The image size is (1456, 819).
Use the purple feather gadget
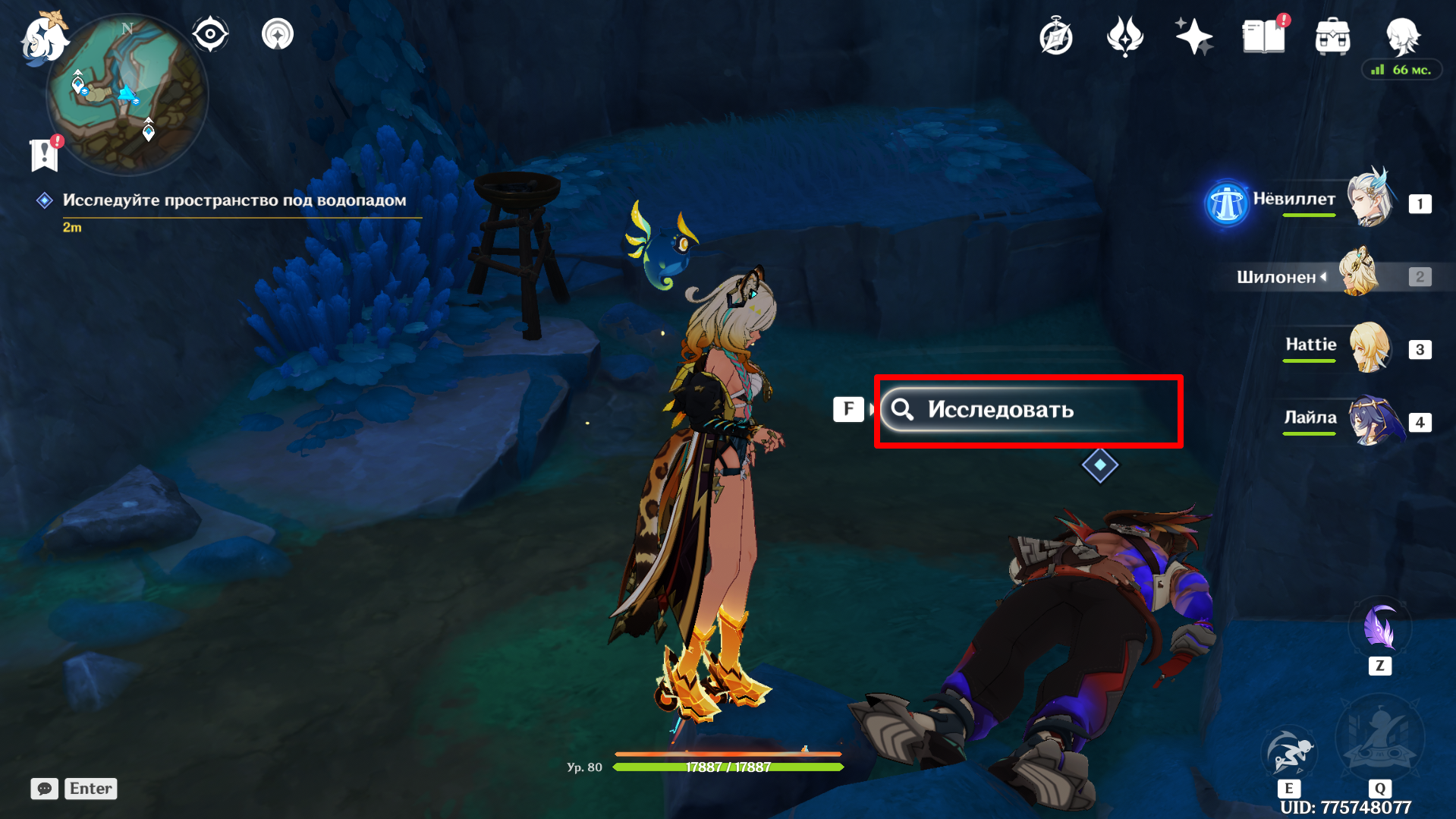pos(1379,628)
